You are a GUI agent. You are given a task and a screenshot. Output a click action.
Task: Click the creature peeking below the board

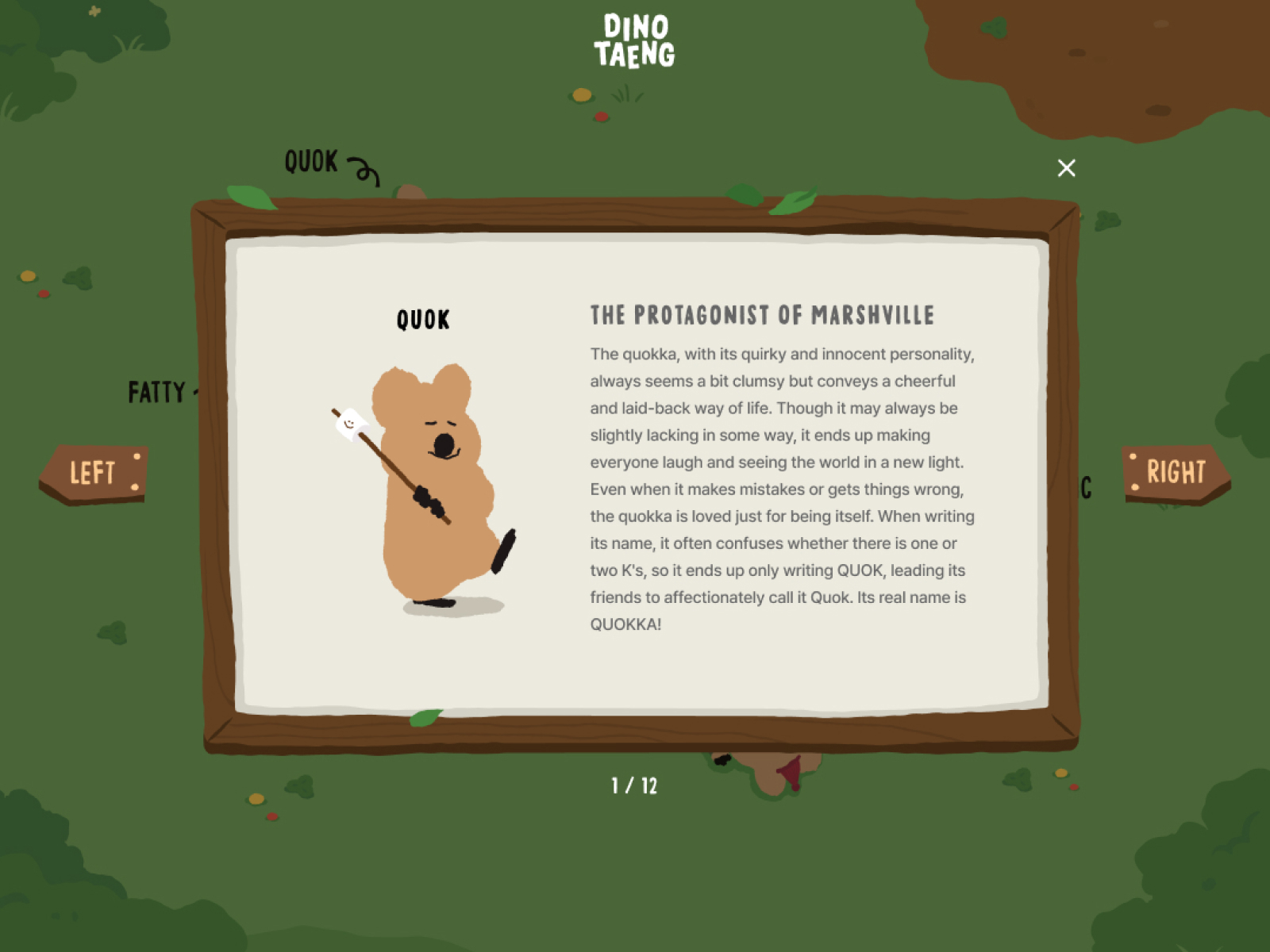(x=766, y=773)
